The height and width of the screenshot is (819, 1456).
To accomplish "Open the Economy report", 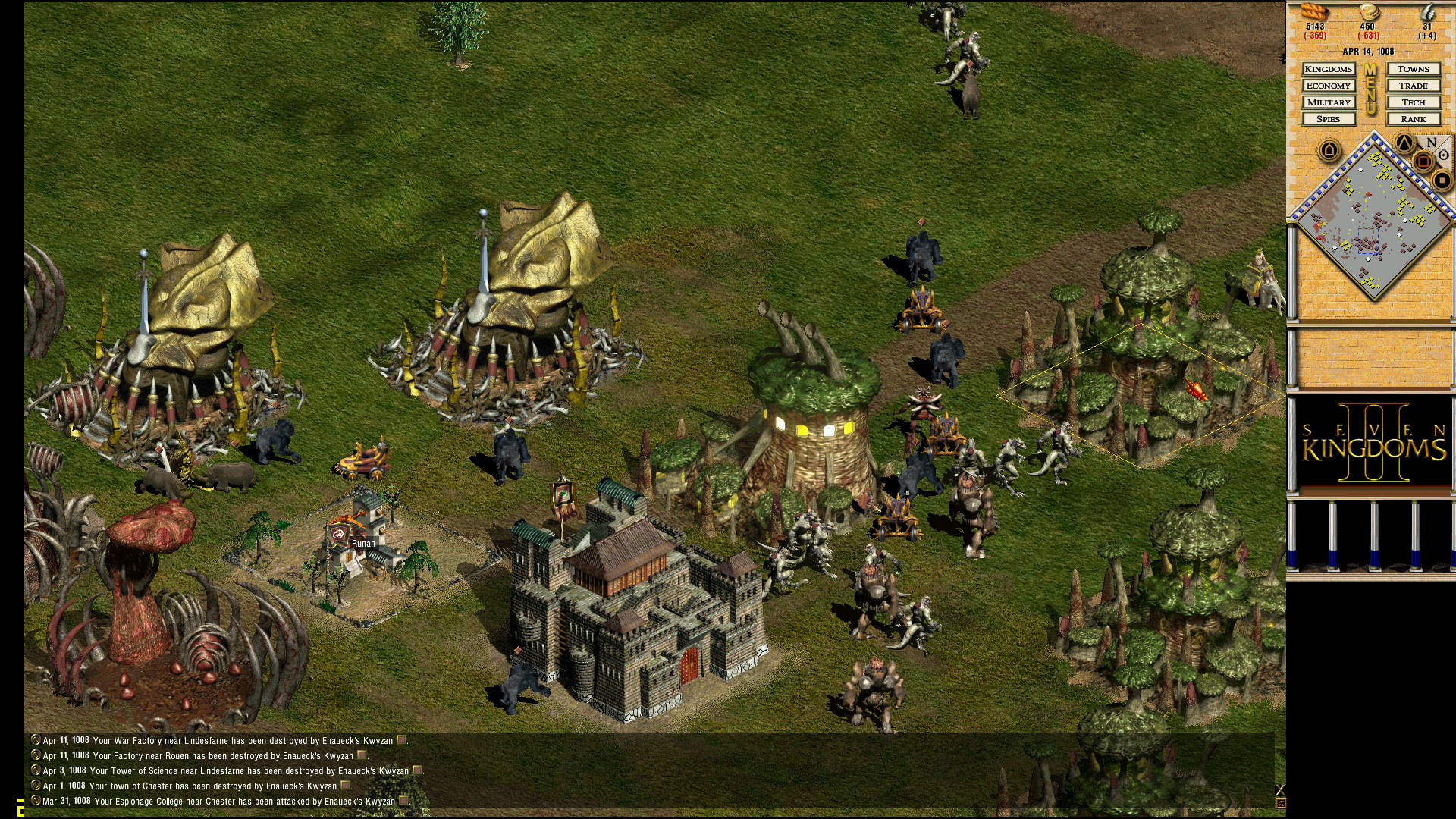I will [1329, 86].
